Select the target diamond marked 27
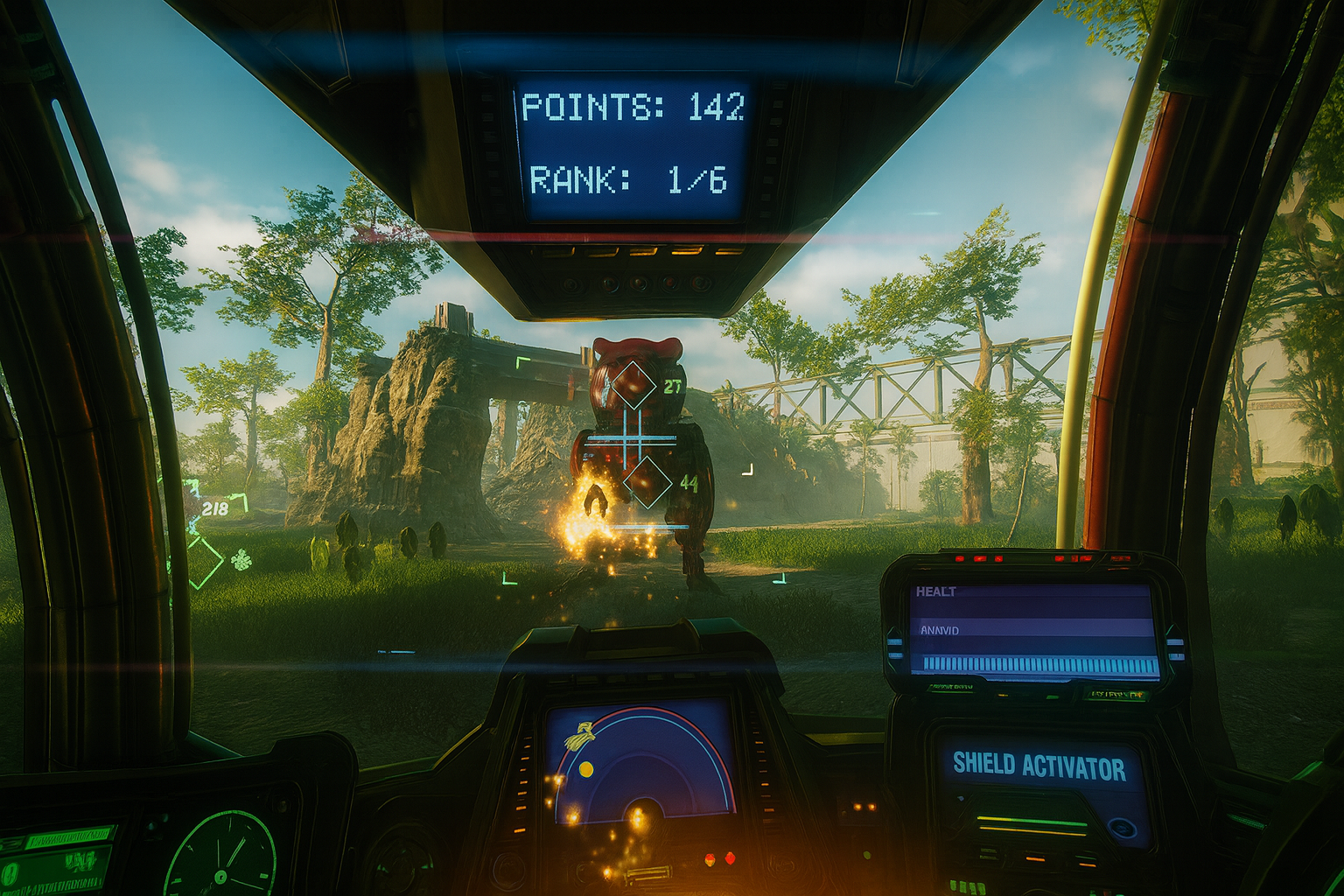Viewport: 1344px width, 896px height. point(633,384)
